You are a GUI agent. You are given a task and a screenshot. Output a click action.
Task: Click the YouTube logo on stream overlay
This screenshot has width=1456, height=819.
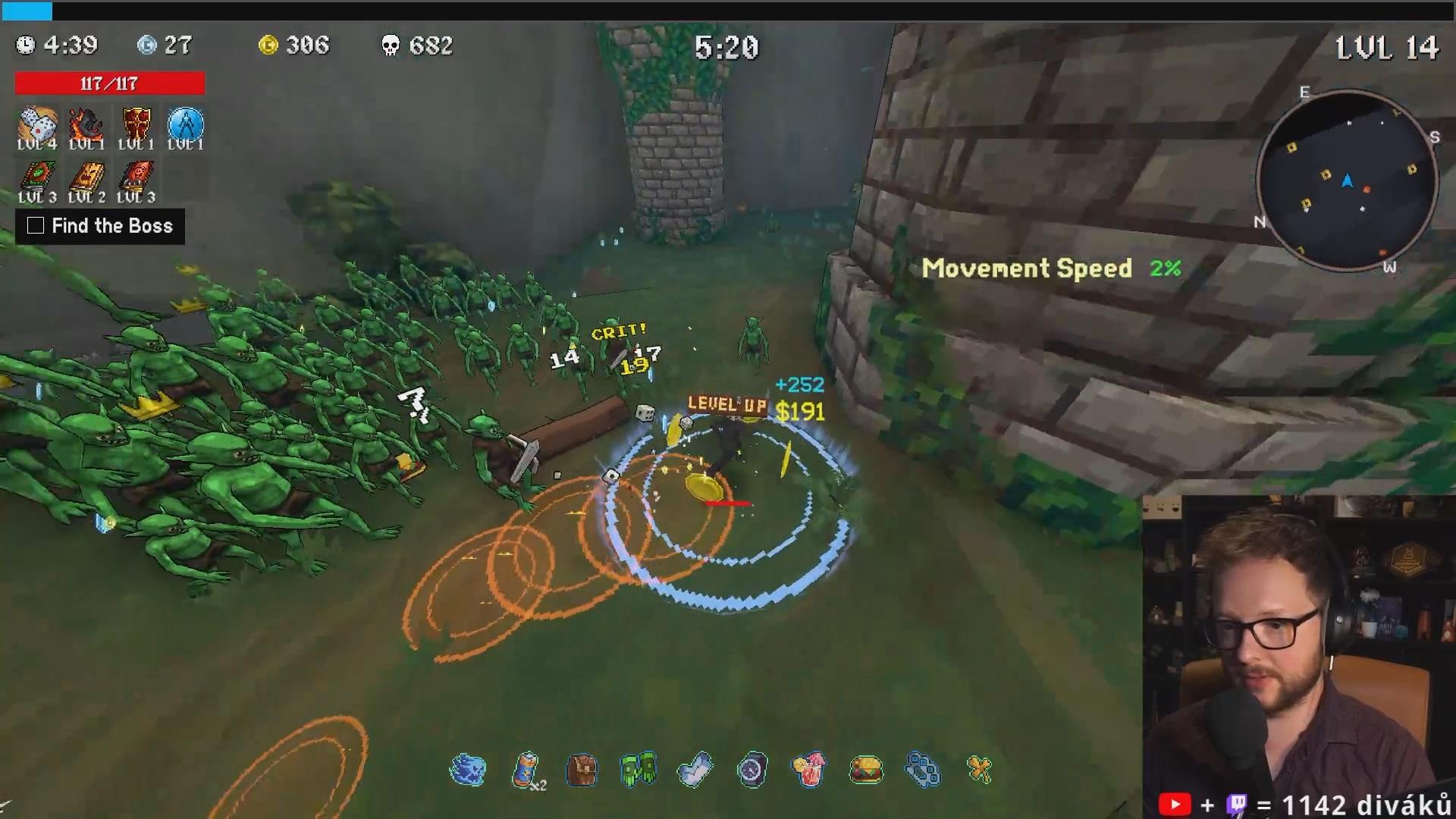(1175, 804)
